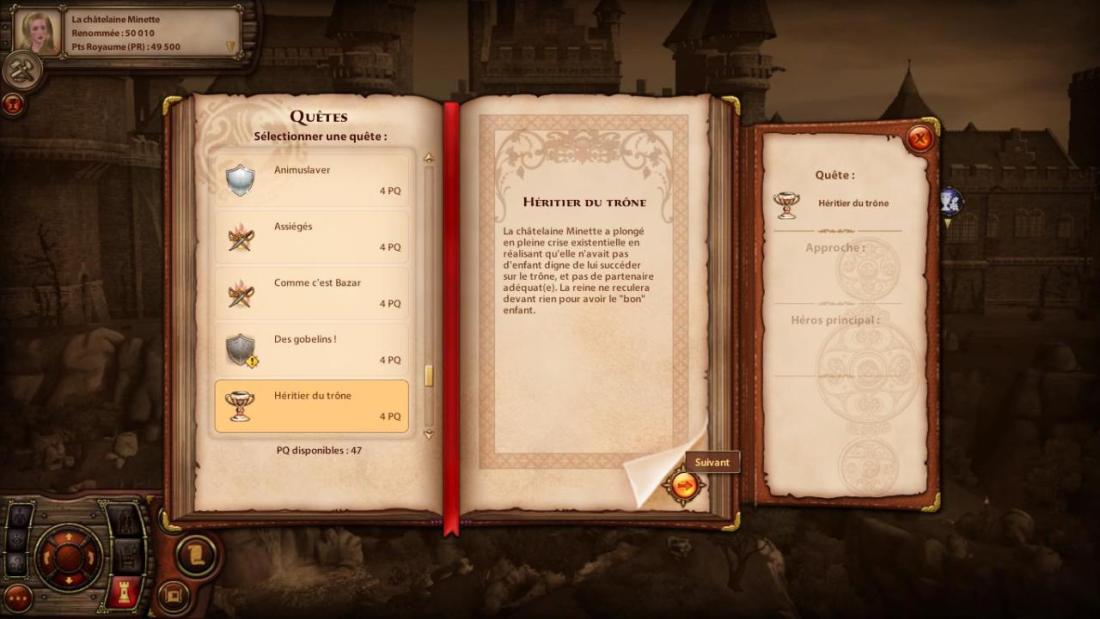1100x619 pixels.
Task: Click the quest list's down scroll arrow
Action: click(429, 434)
